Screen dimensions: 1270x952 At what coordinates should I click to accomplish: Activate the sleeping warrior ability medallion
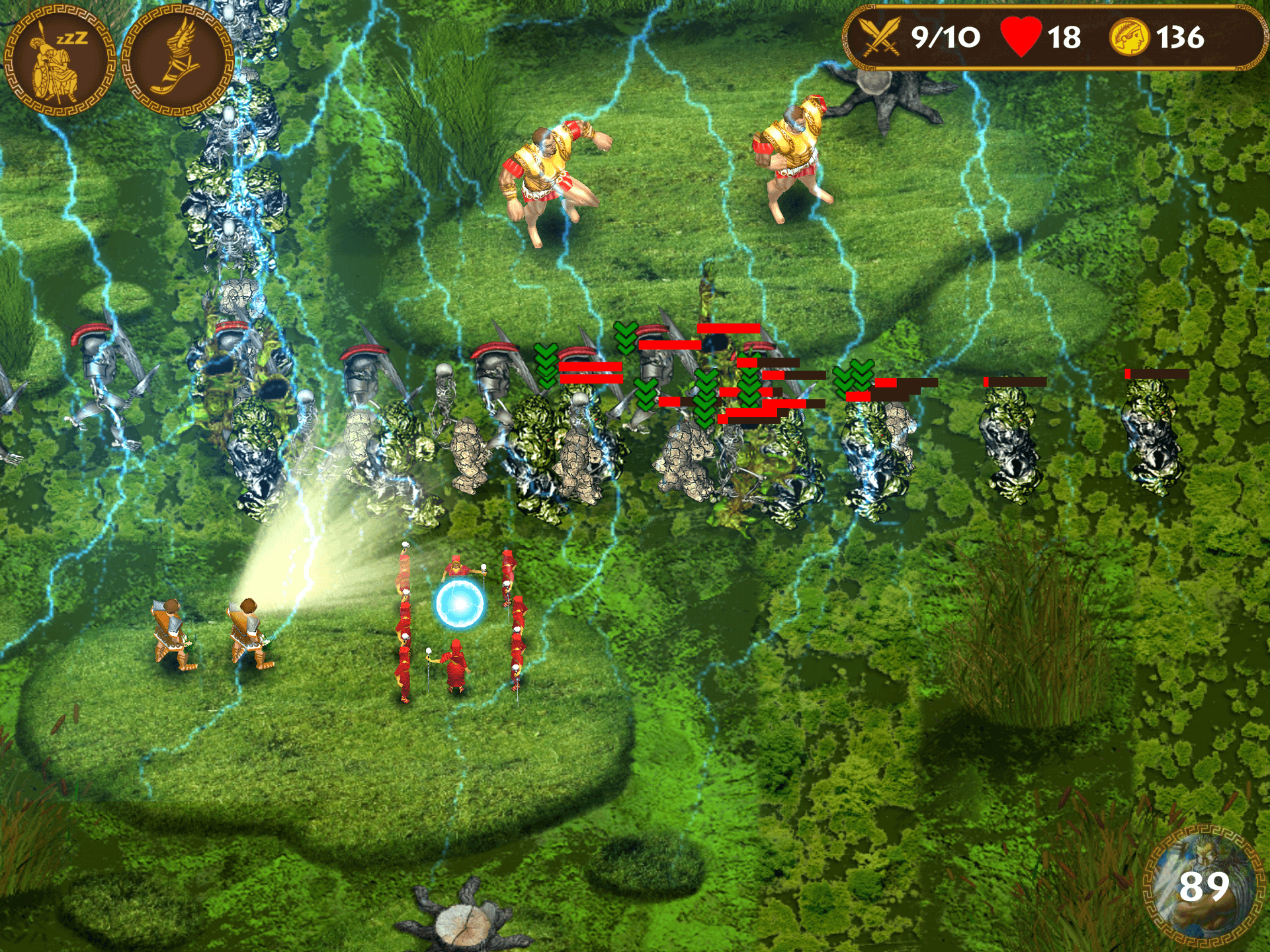(60, 61)
